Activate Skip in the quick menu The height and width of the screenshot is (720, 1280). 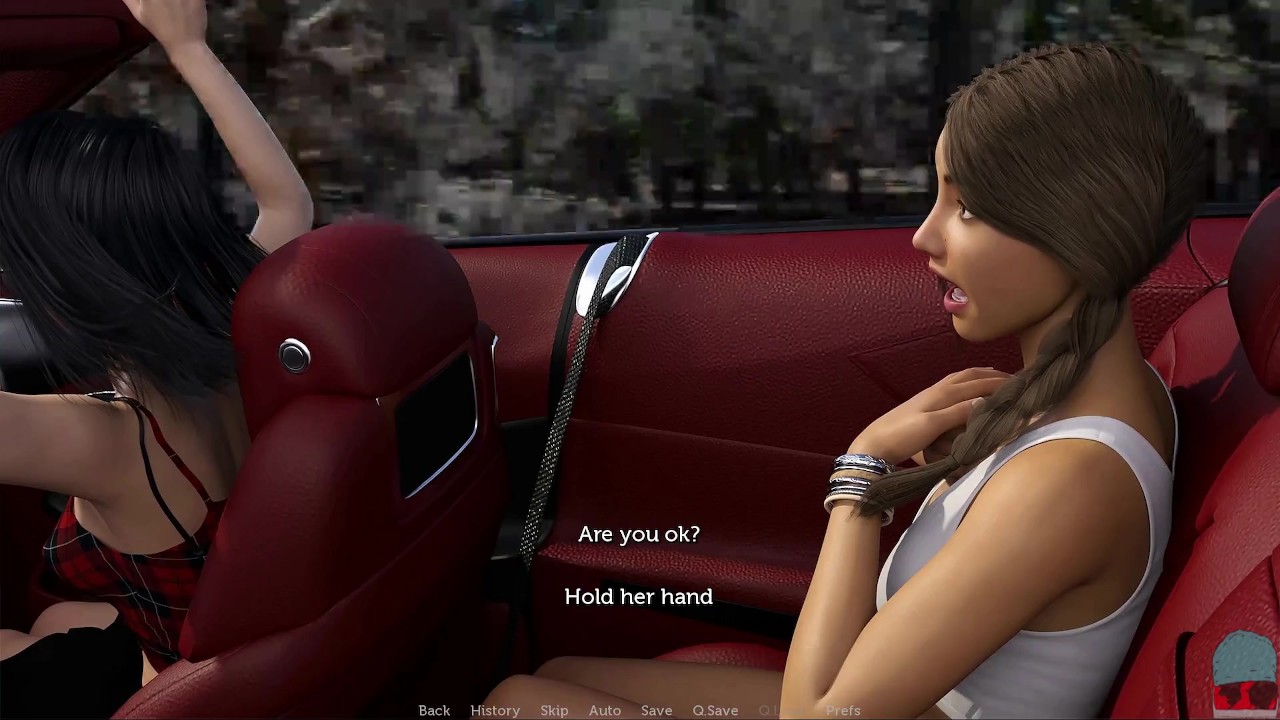coord(554,710)
